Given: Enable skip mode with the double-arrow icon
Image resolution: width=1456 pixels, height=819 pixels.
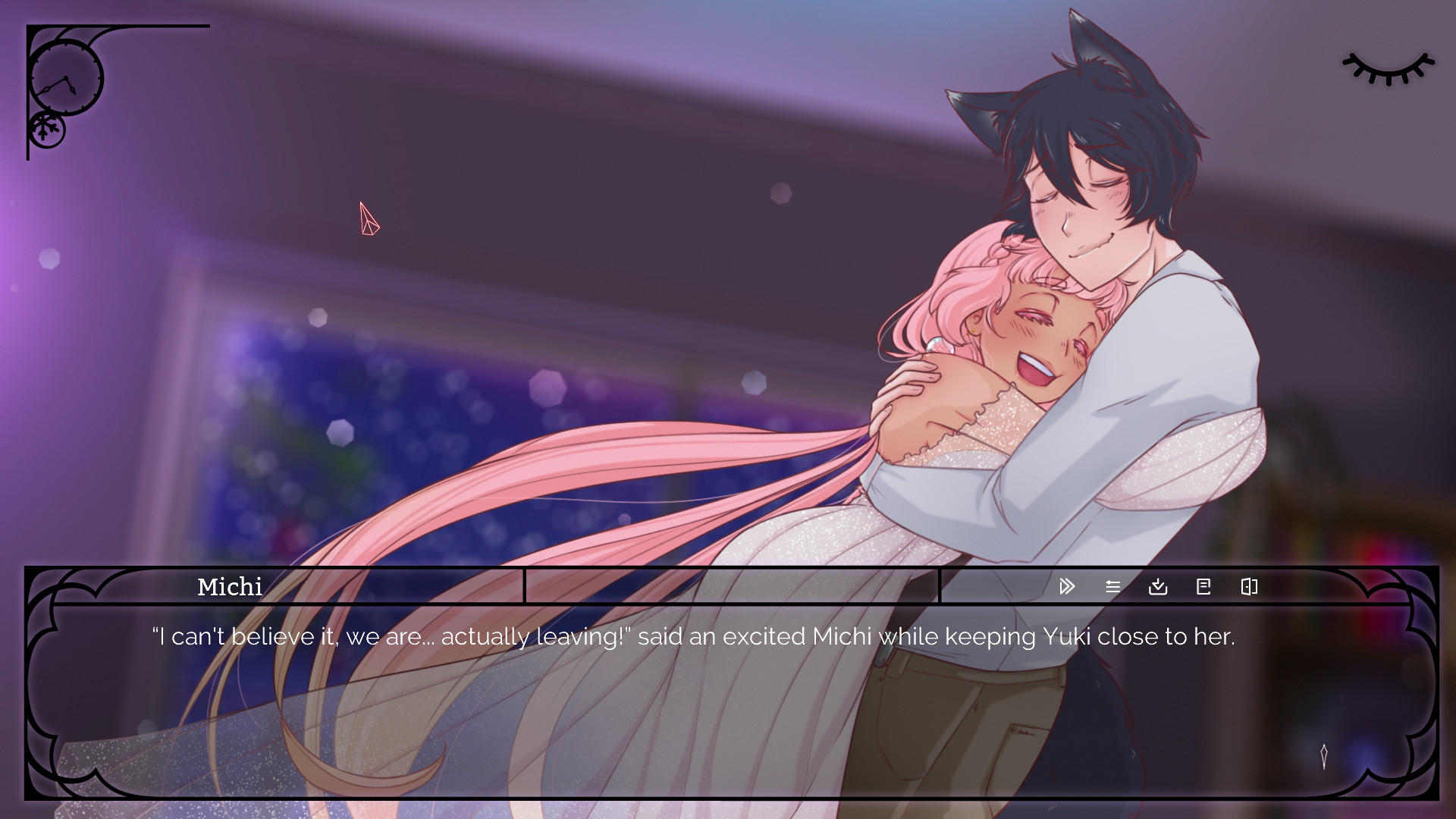Looking at the screenshot, I should (x=1067, y=586).
